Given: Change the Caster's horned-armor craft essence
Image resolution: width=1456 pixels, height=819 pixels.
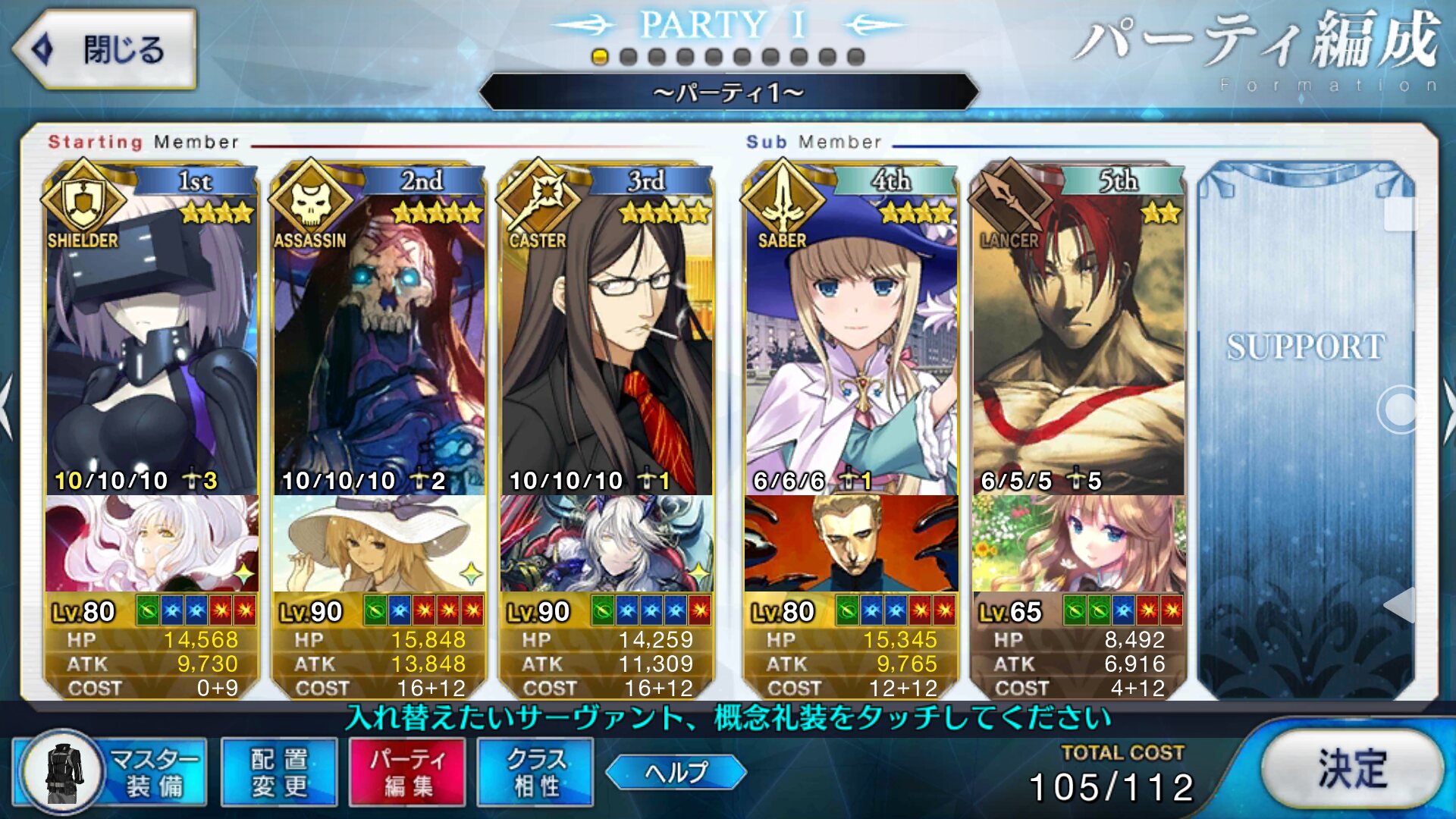Looking at the screenshot, I should tap(607, 543).
